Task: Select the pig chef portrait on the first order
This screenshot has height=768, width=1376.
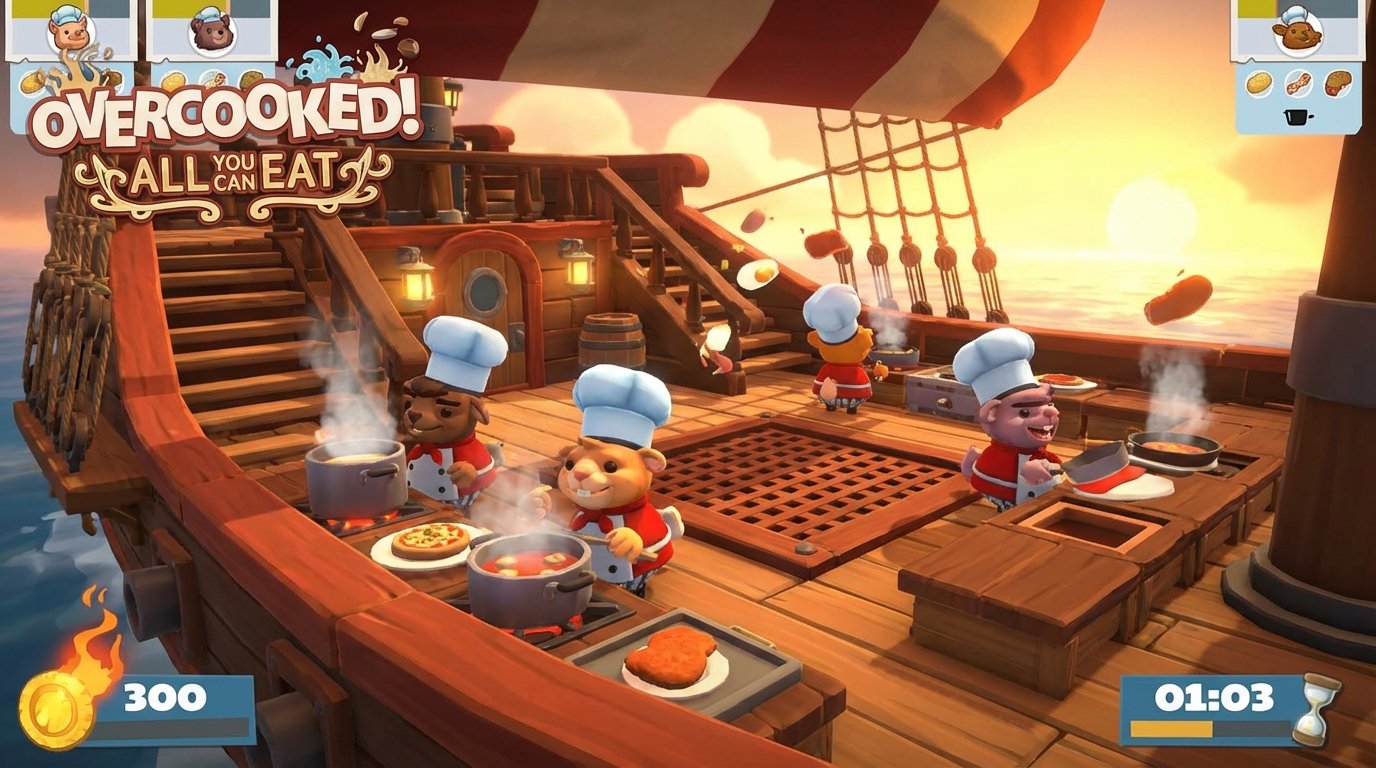Action: [70, 33]
